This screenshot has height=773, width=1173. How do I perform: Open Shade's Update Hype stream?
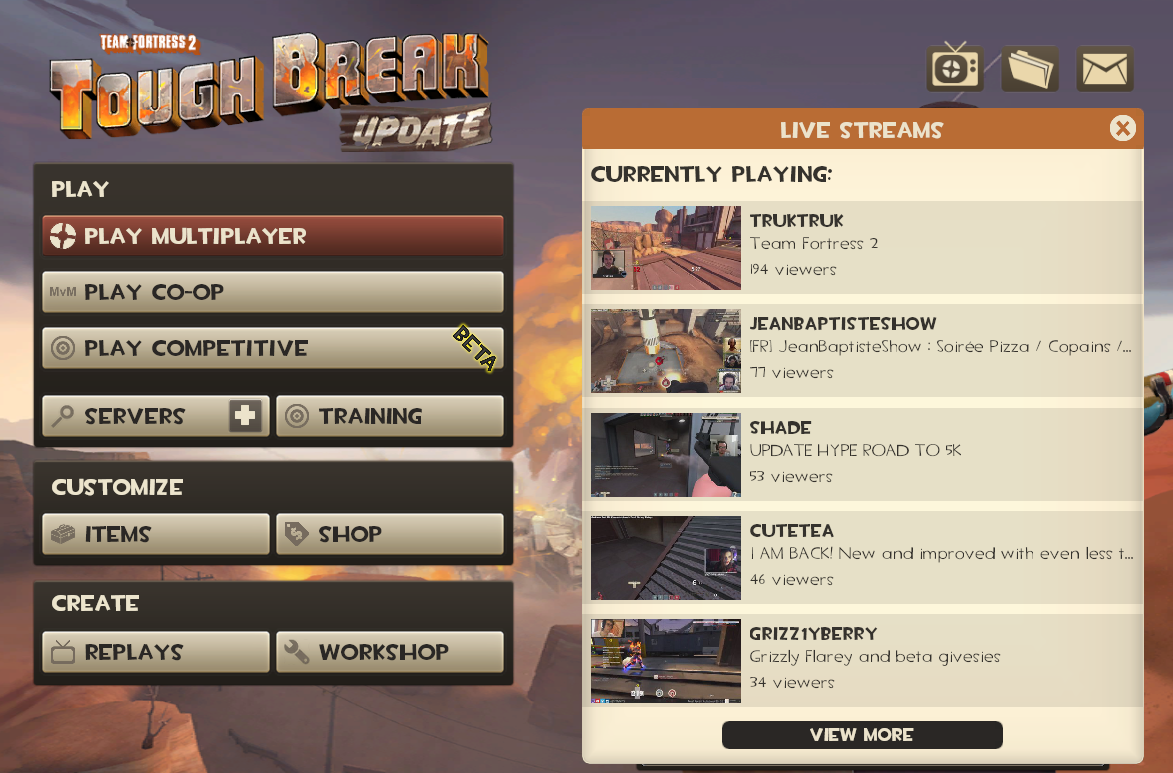(x=862, y=453)
